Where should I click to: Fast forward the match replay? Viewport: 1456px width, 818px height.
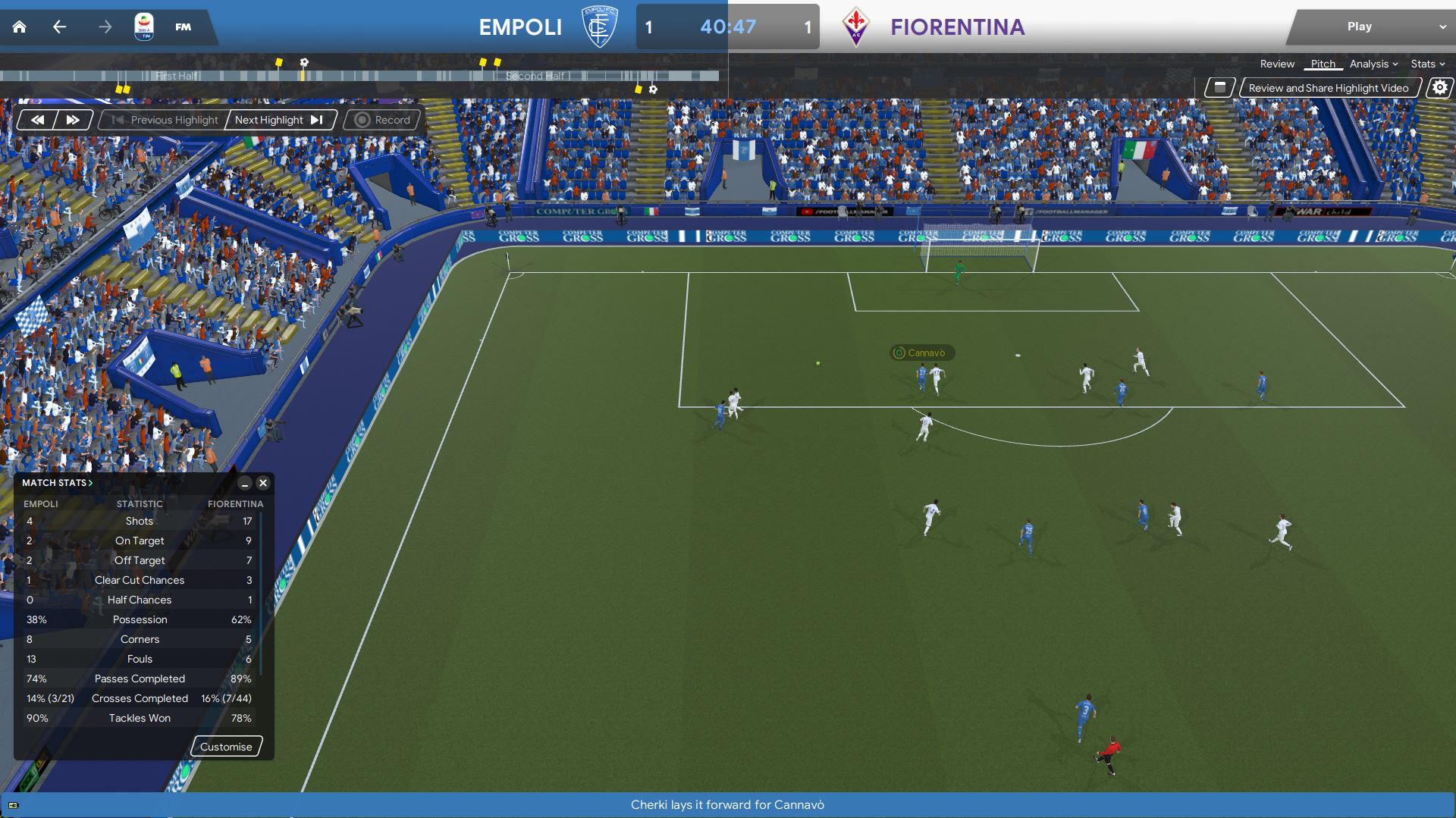(73, 120)
